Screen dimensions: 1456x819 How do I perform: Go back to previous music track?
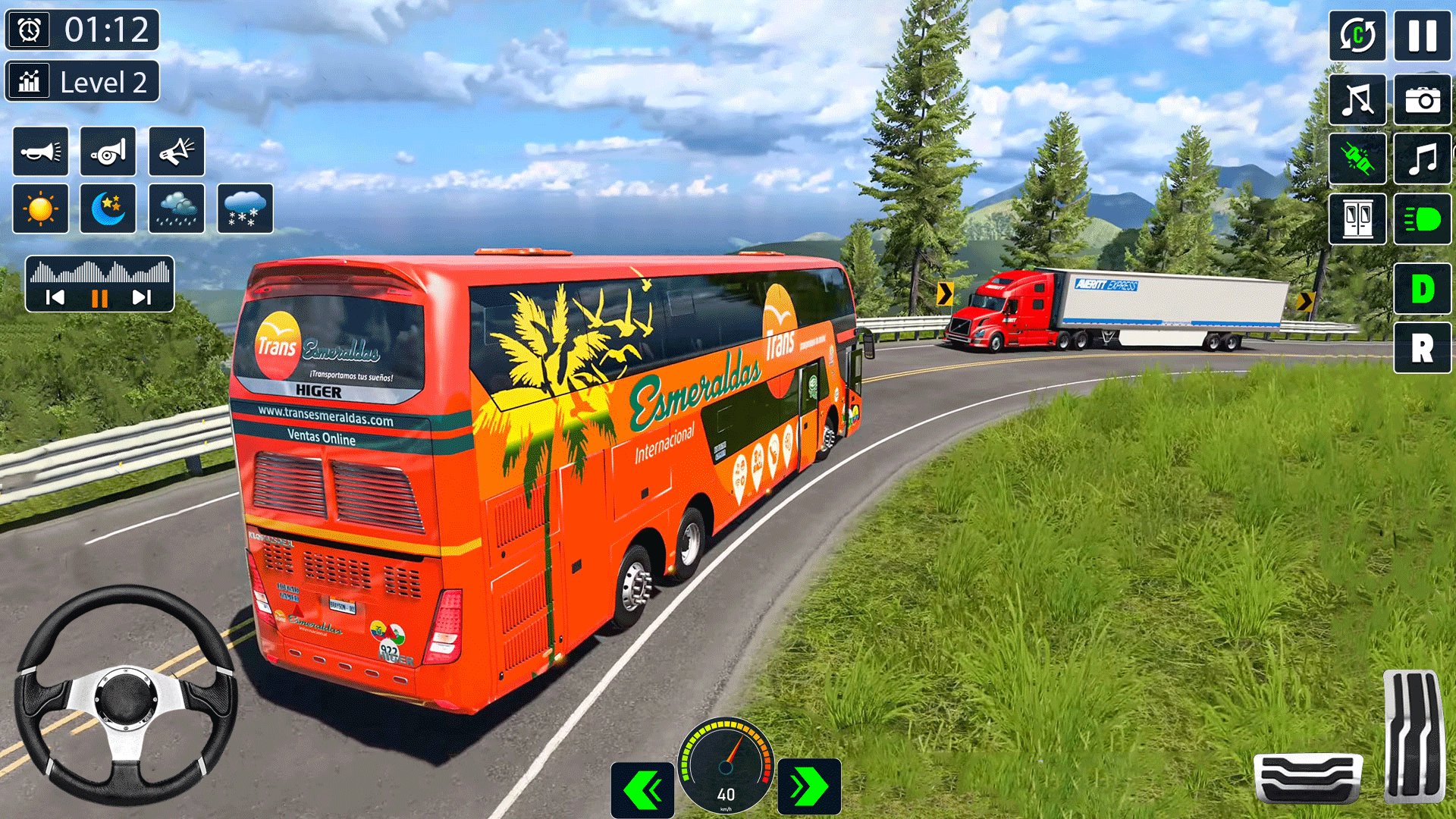tap(55, 297)
